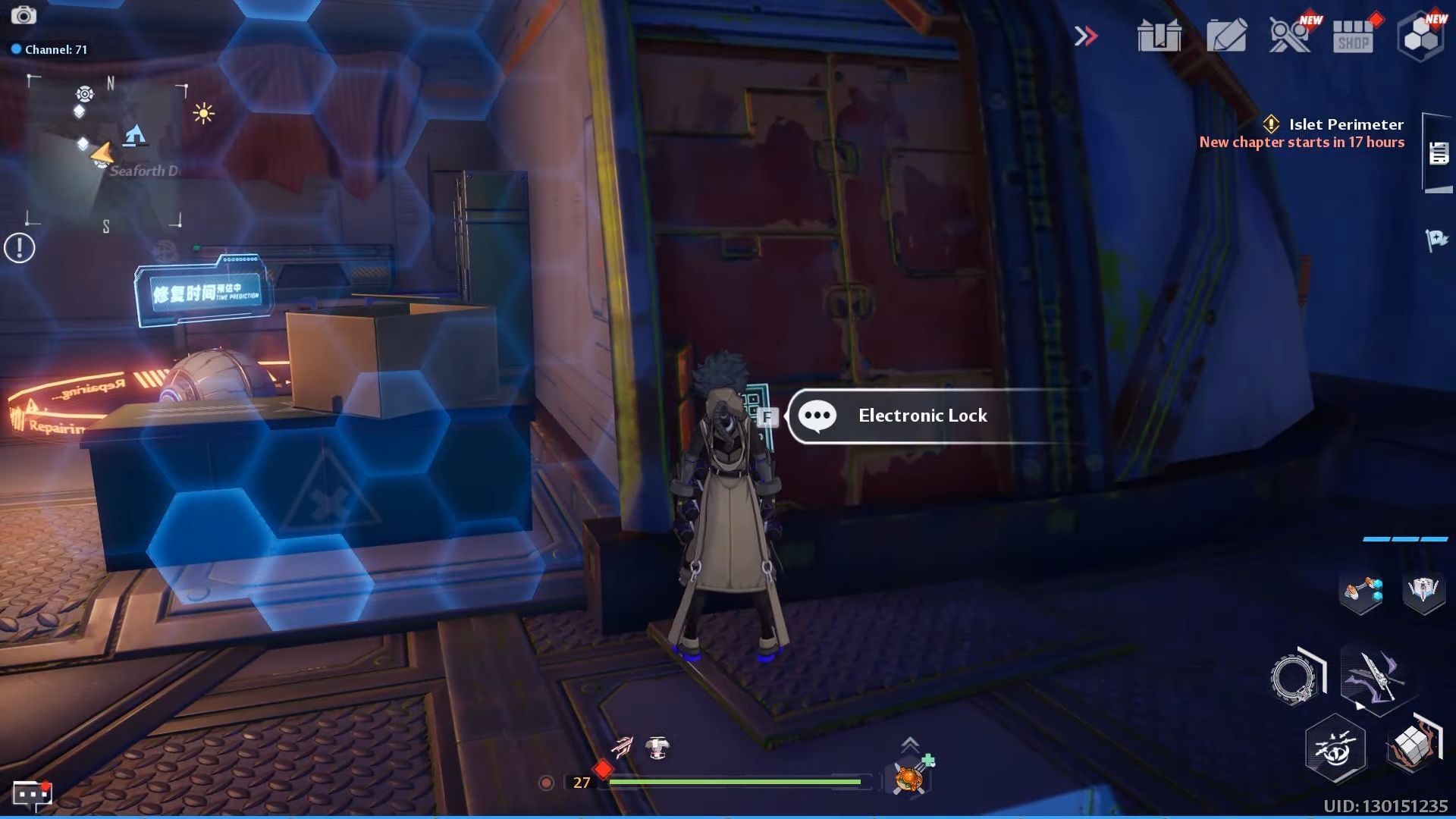The width and height of the screenshot is (1456, 819).
Task: Expand the small arrow under the sword slot
Action: 1360,706
